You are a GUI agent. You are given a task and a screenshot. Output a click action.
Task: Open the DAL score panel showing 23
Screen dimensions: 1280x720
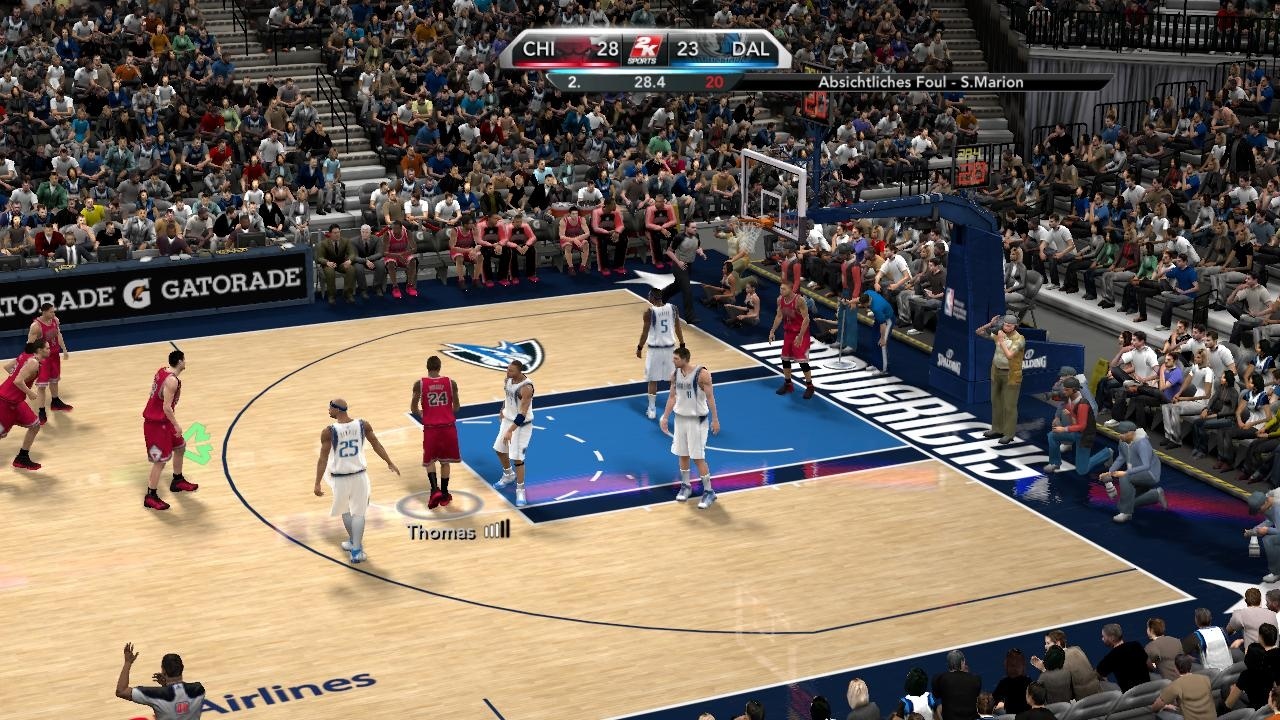[688, 49]
